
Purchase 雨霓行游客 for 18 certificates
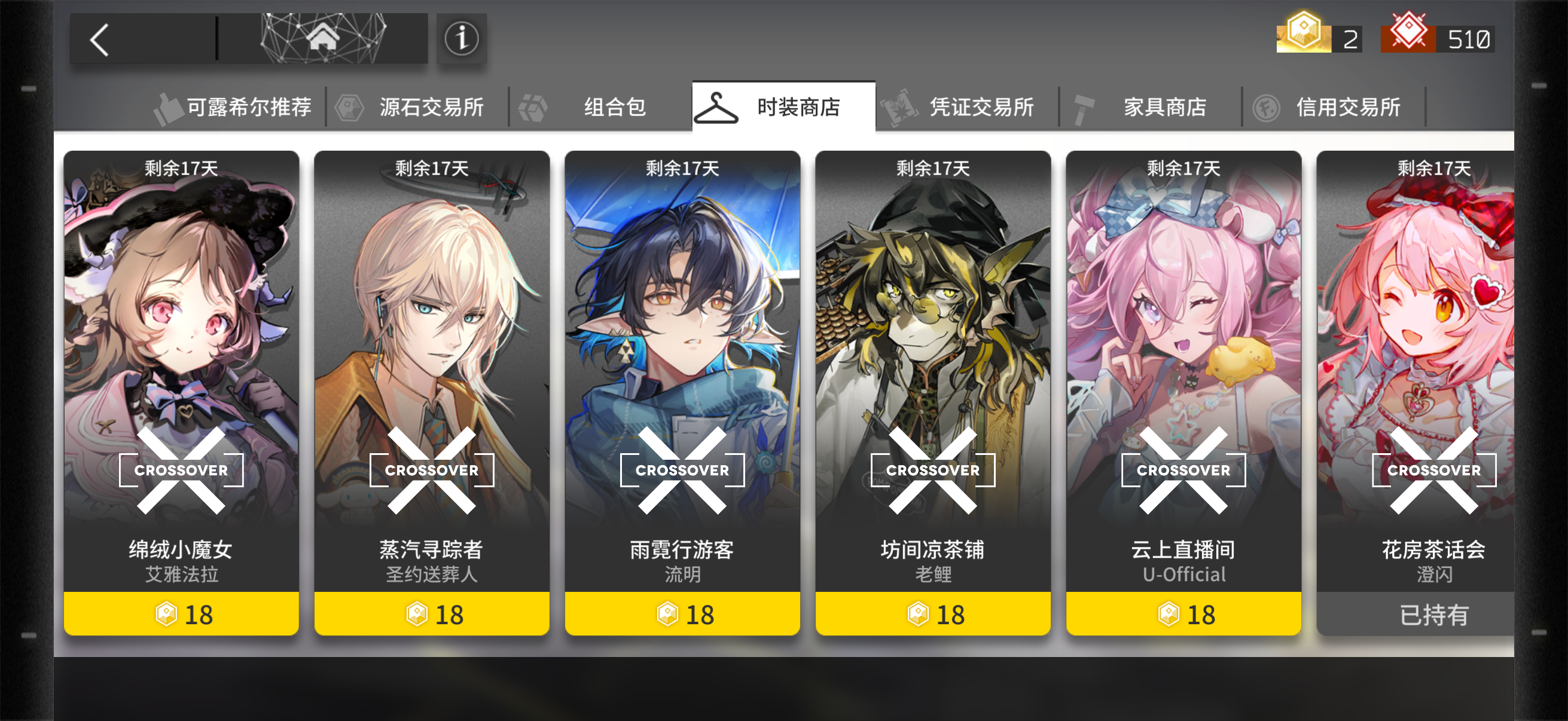[x=683, y=614]
